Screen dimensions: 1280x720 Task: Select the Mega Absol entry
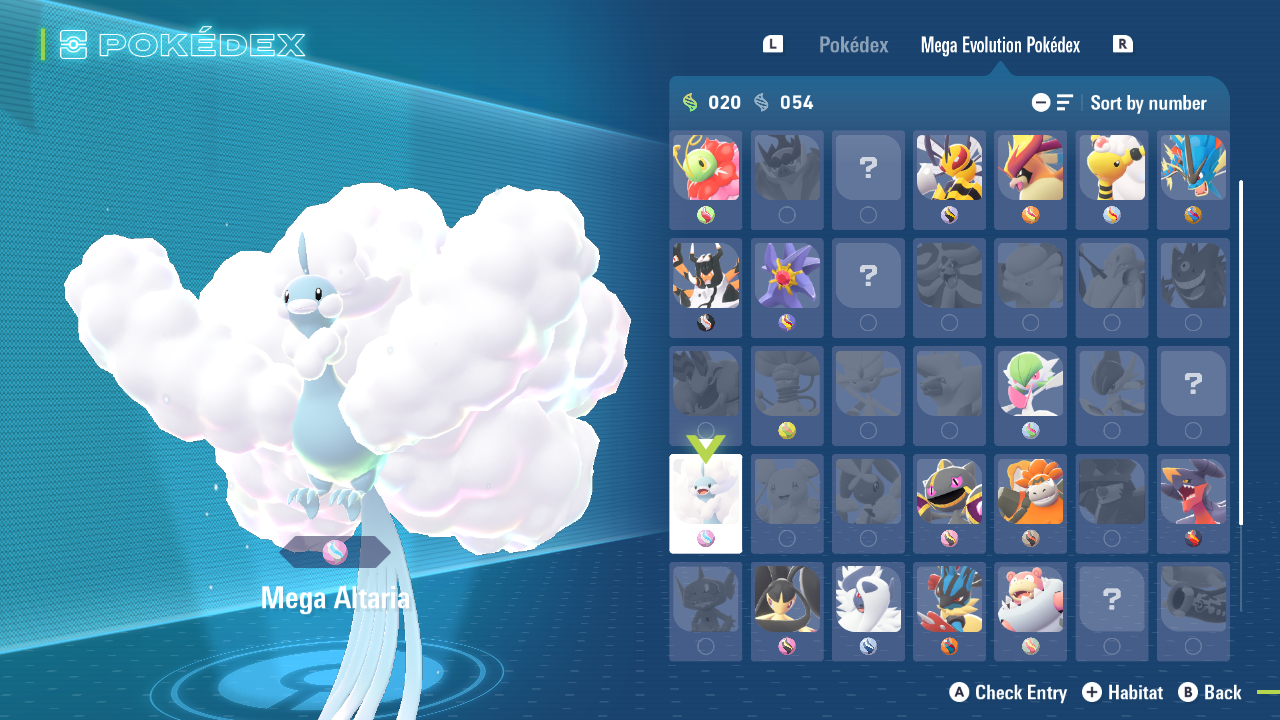click(868, 600)
